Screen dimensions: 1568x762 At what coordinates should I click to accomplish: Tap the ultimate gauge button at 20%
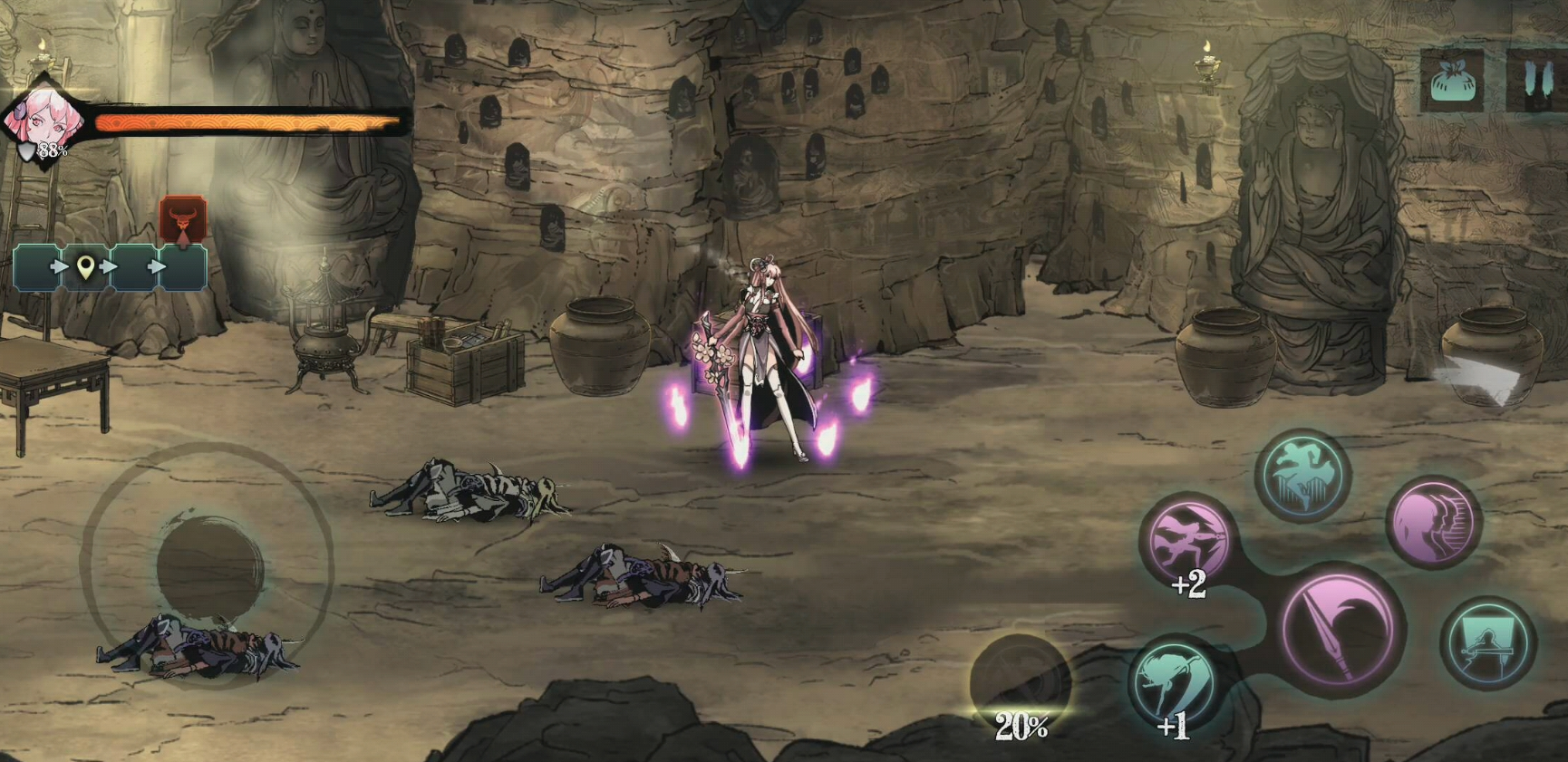1020,686
